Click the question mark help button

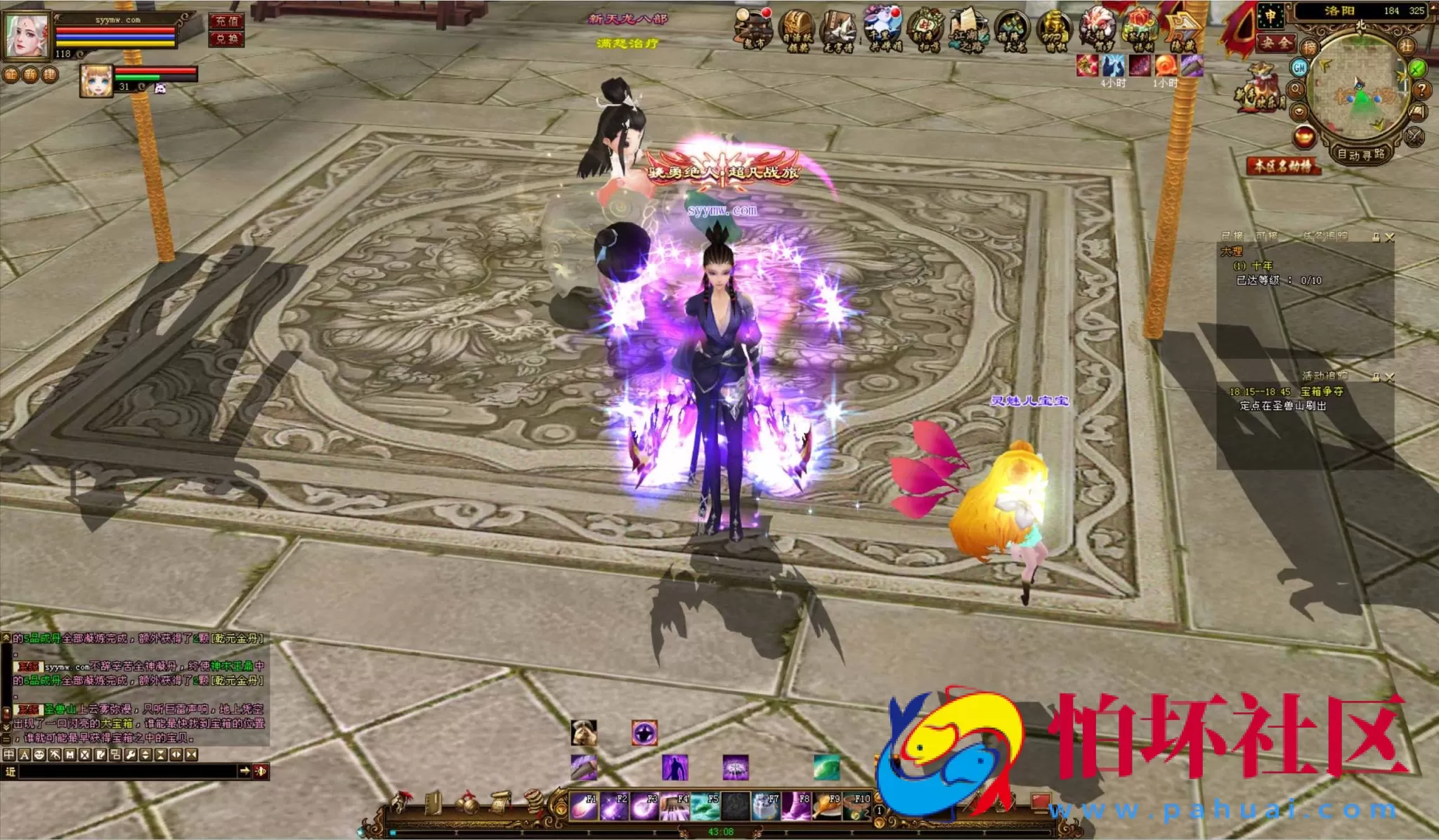1421,90
